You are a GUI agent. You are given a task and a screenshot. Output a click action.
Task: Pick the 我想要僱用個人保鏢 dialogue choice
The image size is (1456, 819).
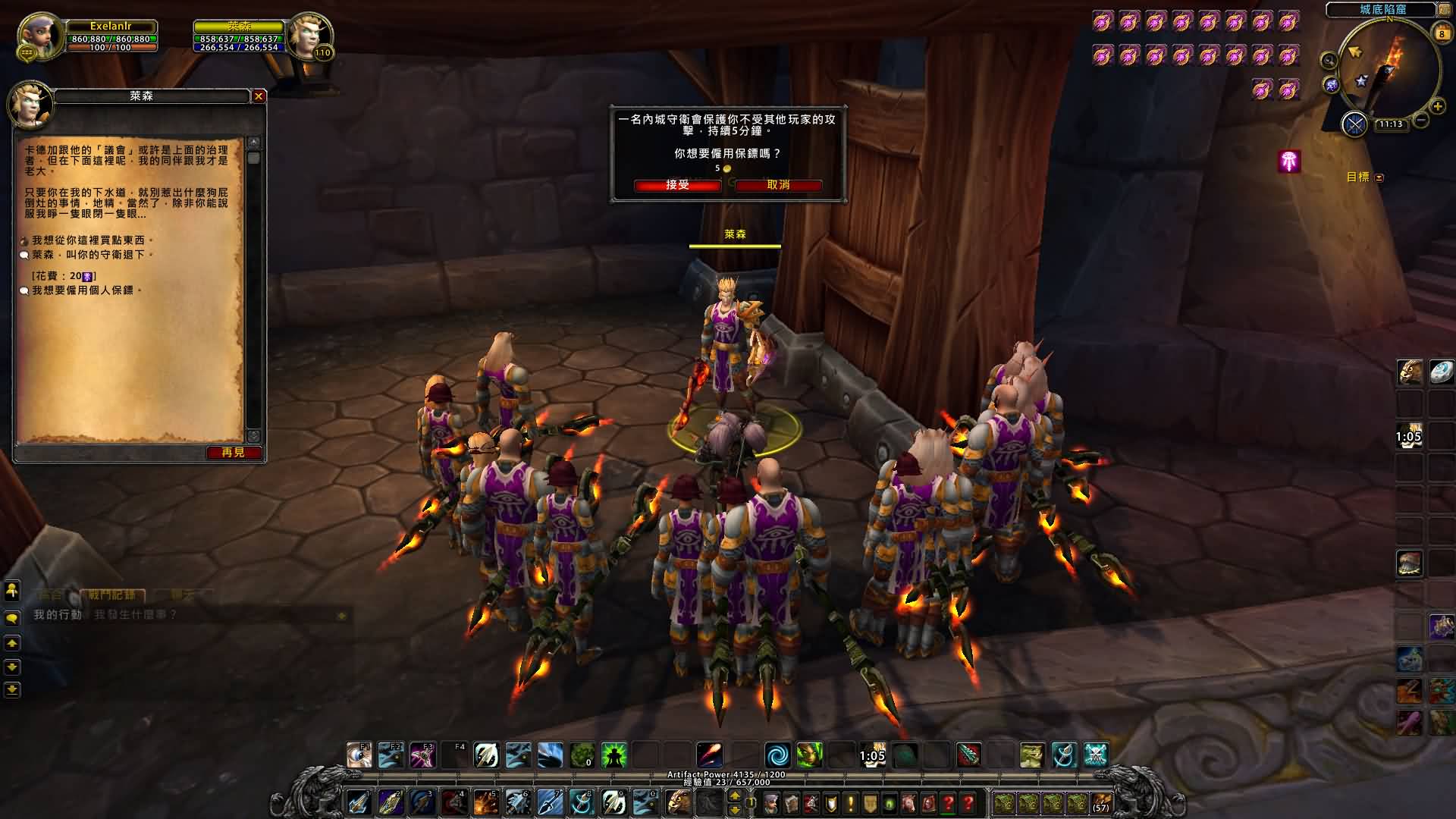point(86,290)
